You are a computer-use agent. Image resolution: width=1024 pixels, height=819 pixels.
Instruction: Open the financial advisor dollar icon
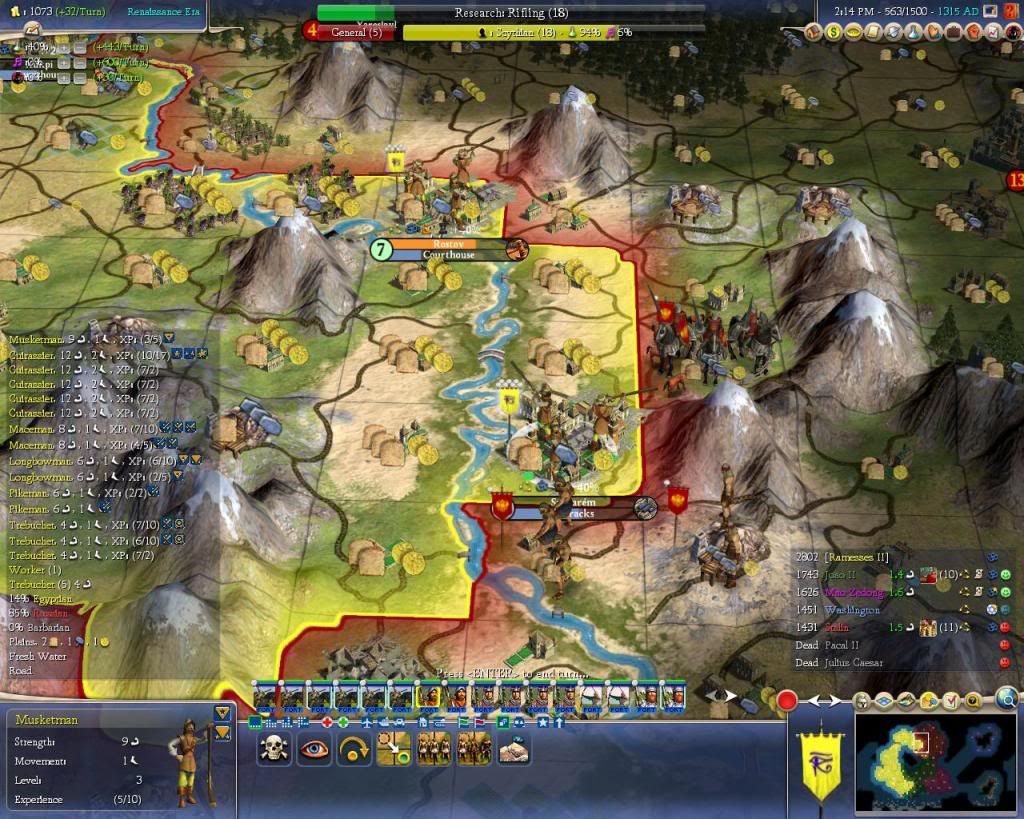point(833,33)
